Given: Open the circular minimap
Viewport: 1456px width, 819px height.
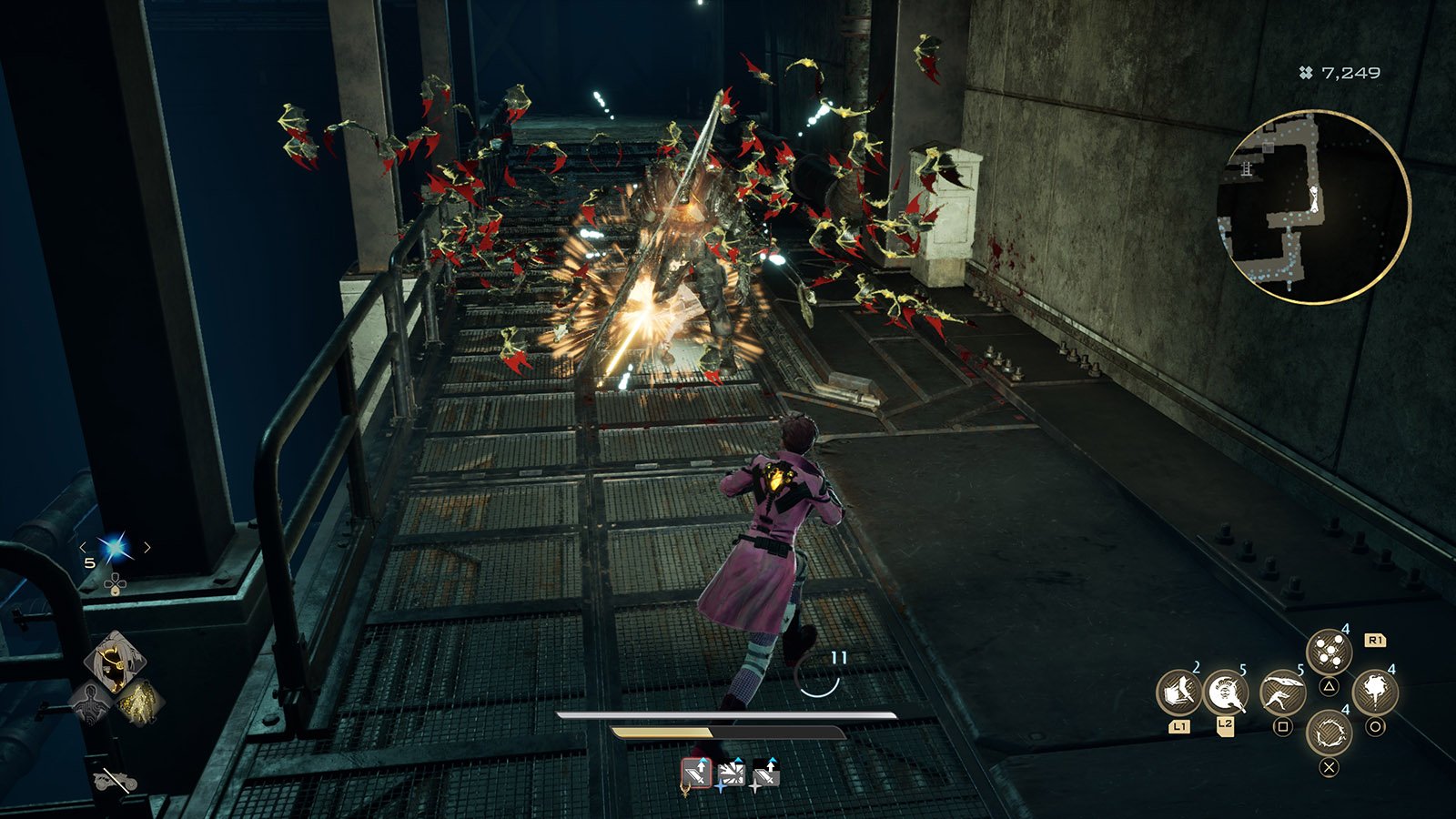Looking at the screenshot, I should pos(1313,207).
